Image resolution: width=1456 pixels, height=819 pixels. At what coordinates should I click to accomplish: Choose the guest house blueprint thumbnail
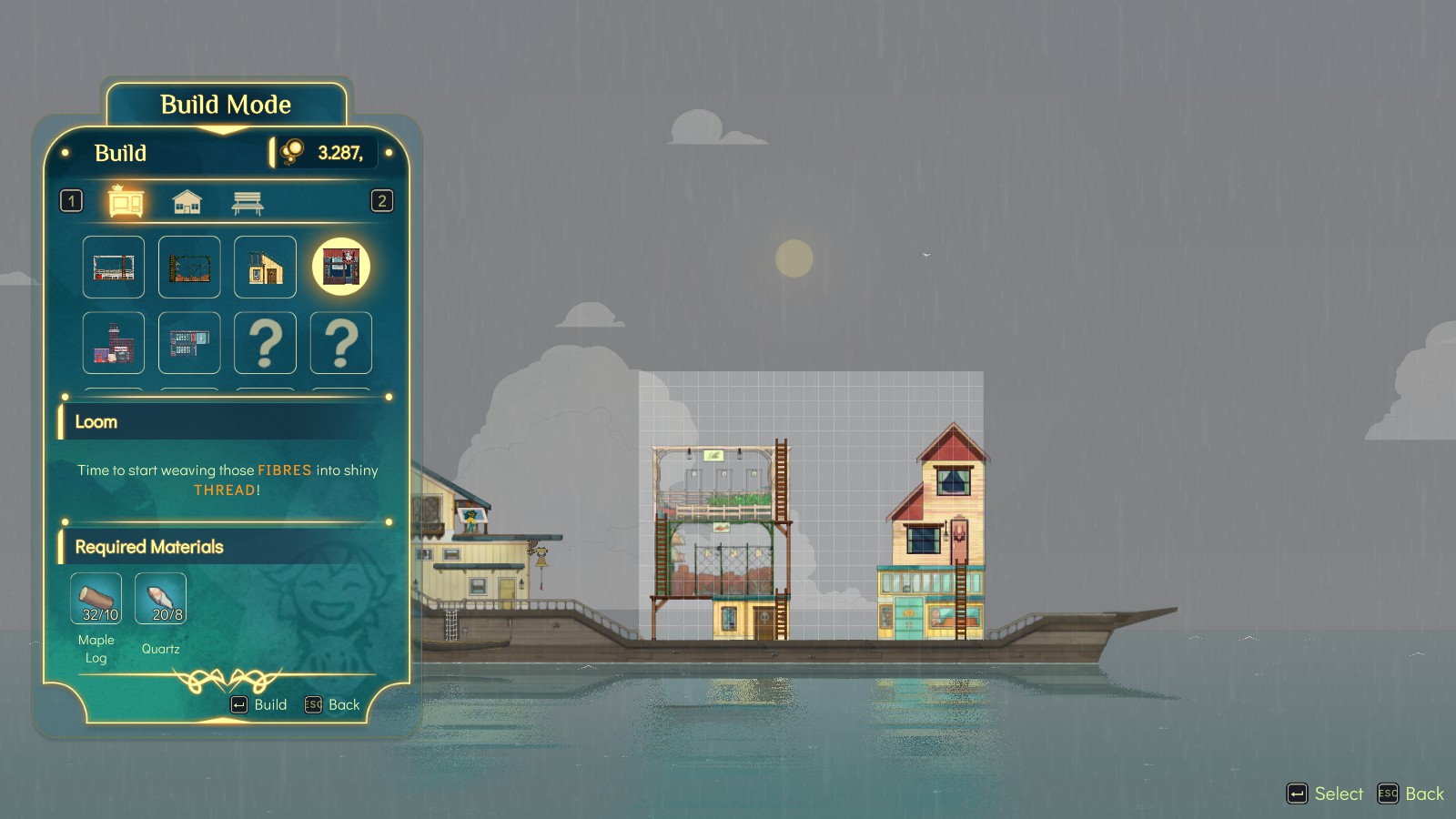point(265,267)
